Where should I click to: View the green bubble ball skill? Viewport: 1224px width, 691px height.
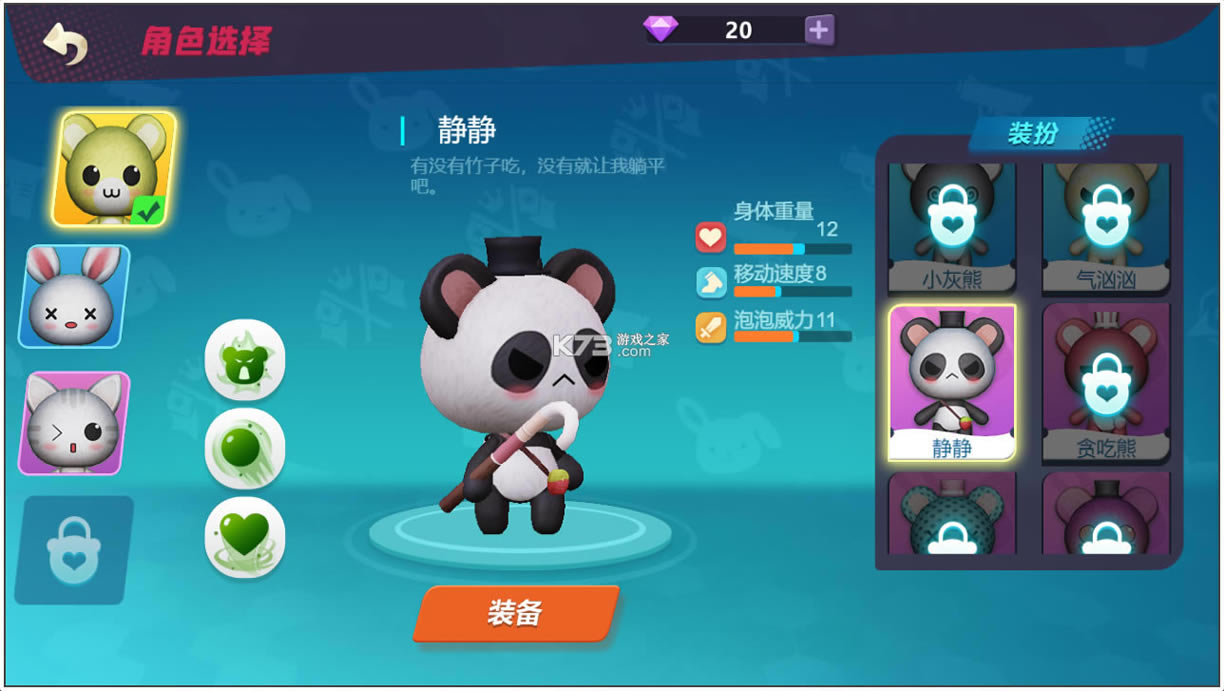pos(245,448)
